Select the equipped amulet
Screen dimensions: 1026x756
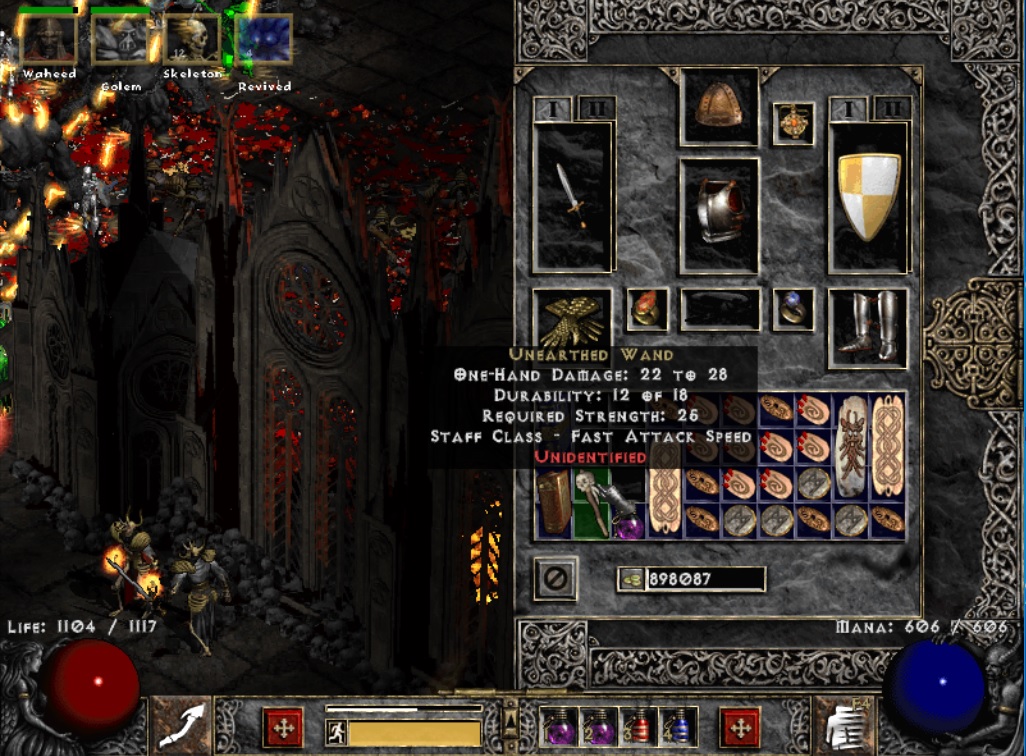[792, 123]
